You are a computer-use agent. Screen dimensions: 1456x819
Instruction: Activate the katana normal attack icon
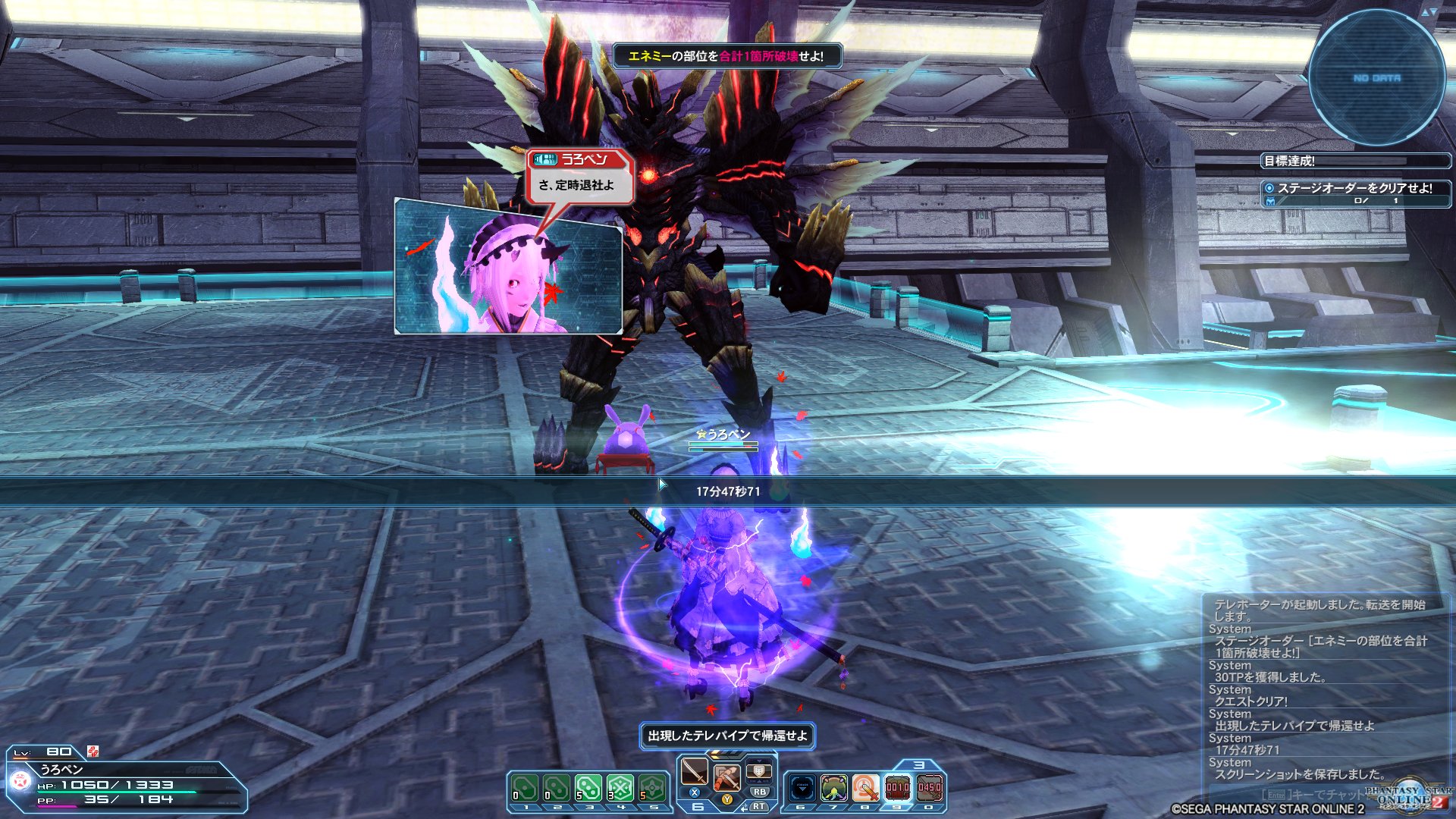[x=694, y=772]
